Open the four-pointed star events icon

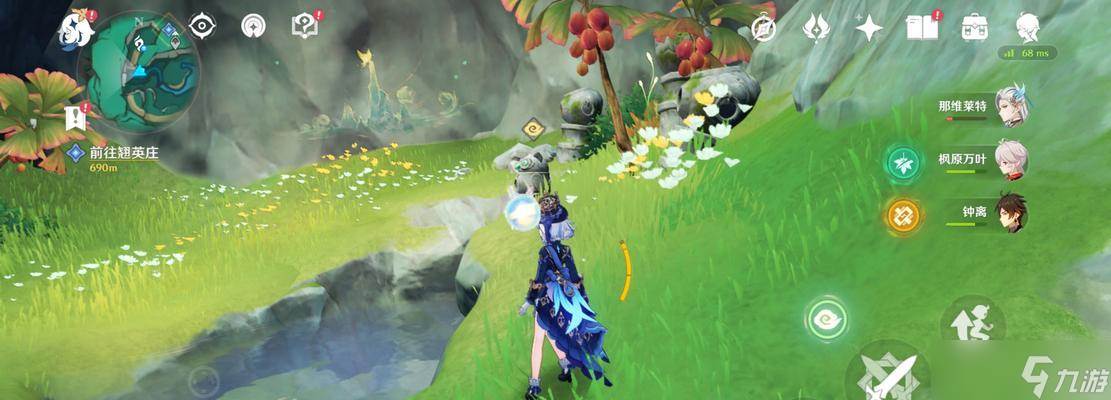[868, 27]
